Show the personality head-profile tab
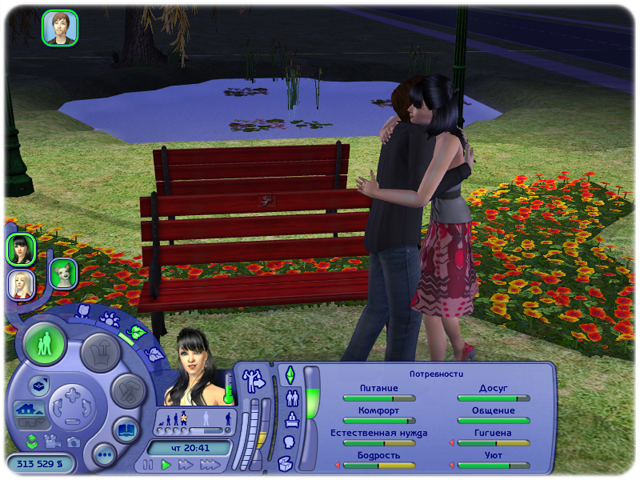The width and height of the screenshot is (640, 480). [x=290, y=441]
